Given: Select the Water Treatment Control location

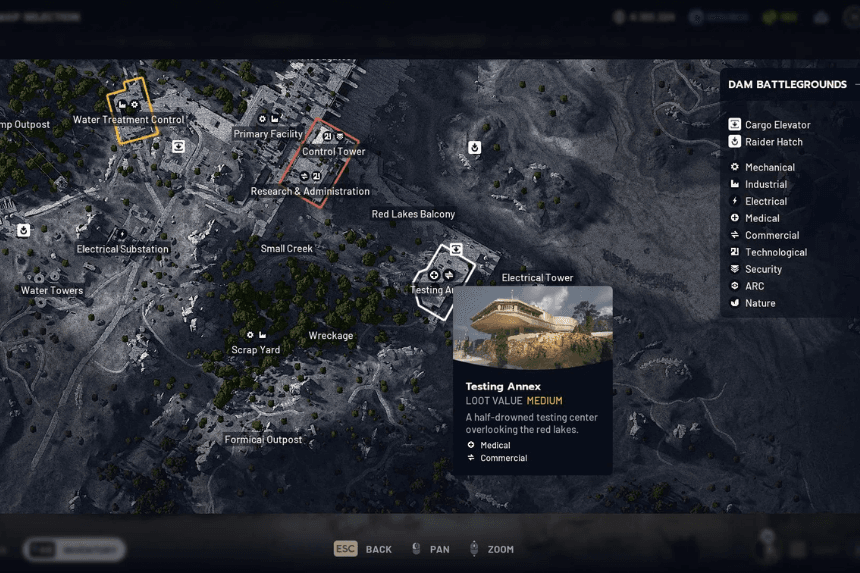Looking at the screenshot, I should [x=129, y=120].
